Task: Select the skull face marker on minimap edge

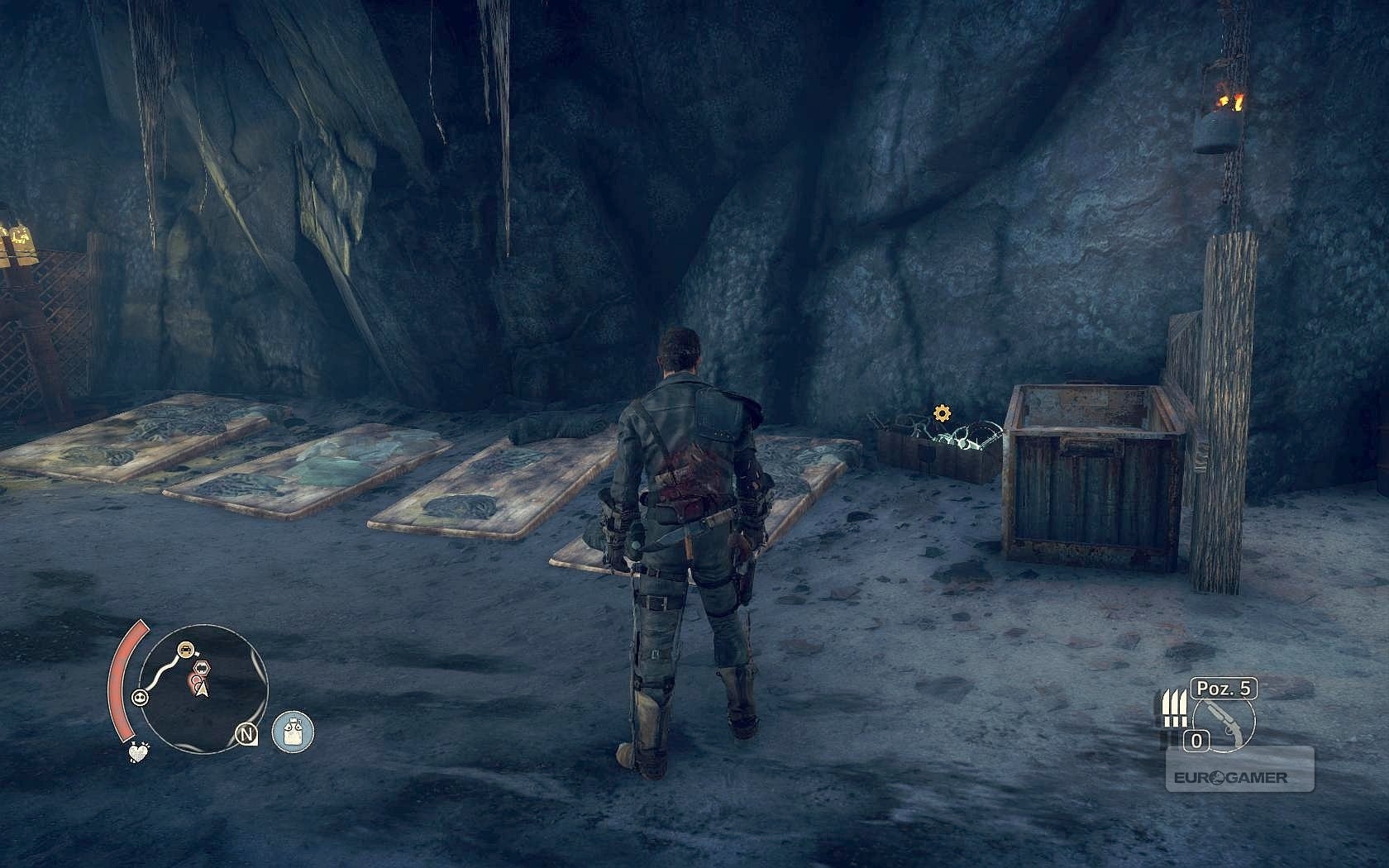Action: (141, 697)
